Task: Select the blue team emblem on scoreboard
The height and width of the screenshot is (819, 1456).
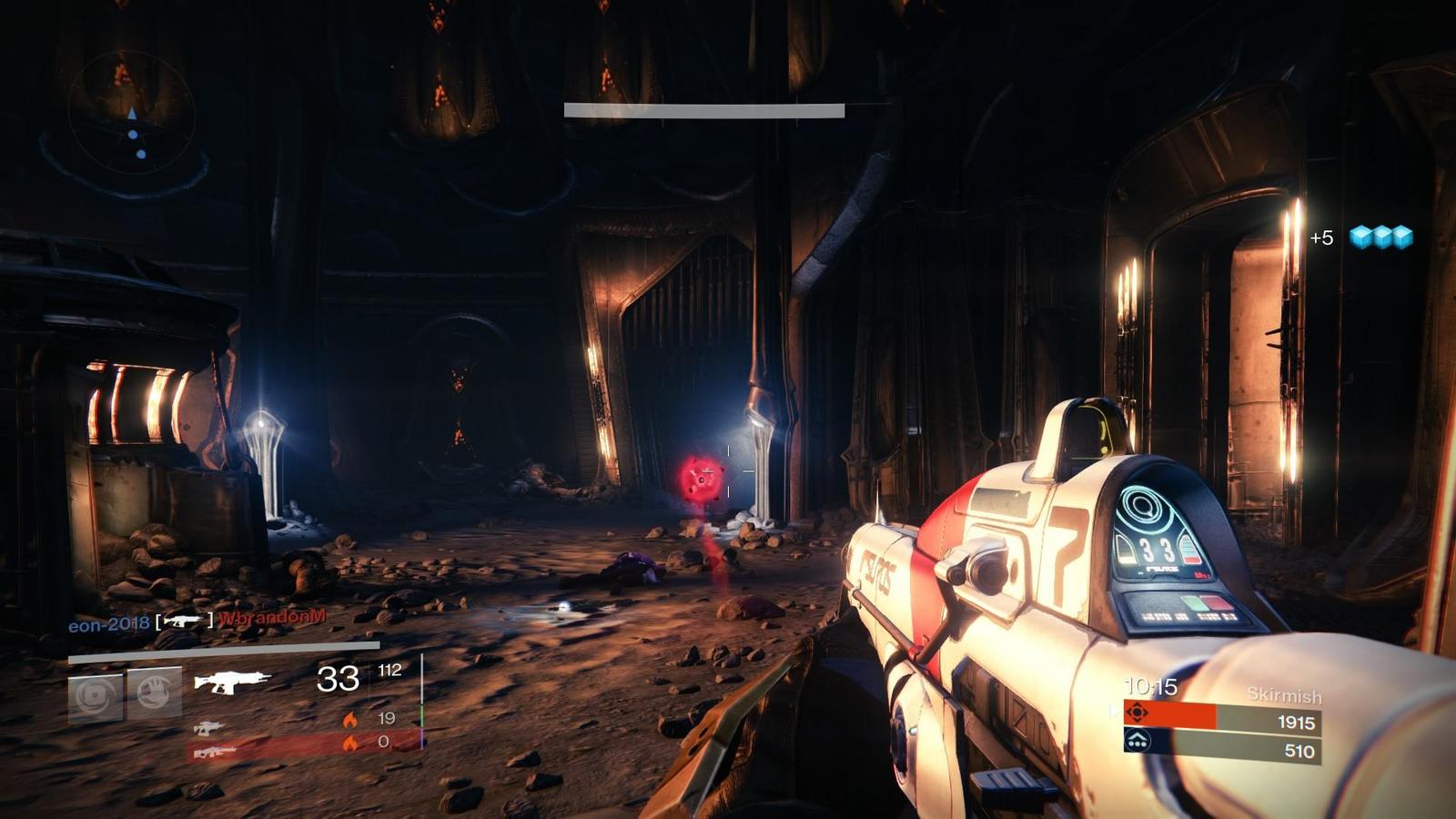Action: click(x=1137, y=742)
